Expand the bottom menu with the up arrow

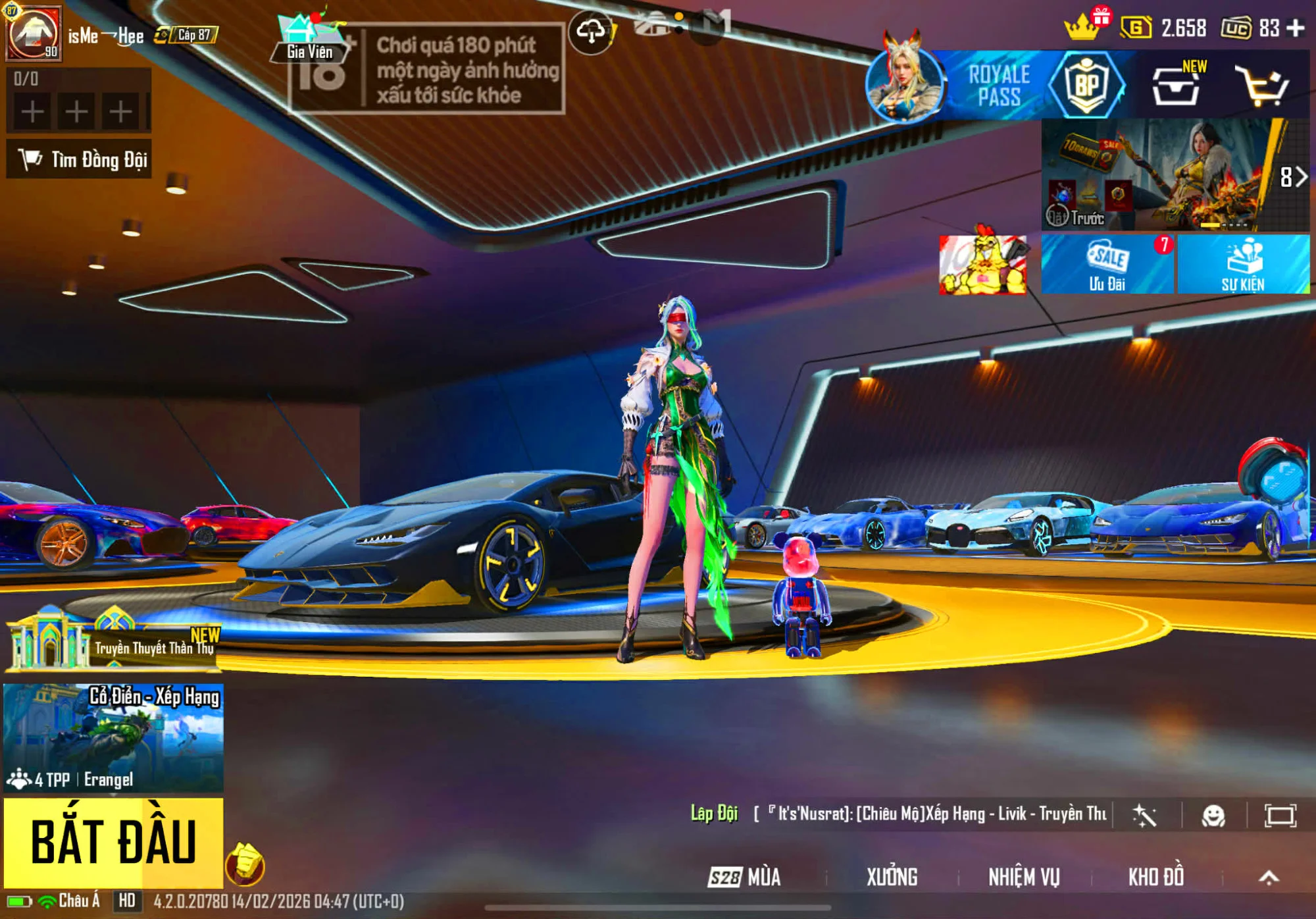click(x=1269, y=877)
